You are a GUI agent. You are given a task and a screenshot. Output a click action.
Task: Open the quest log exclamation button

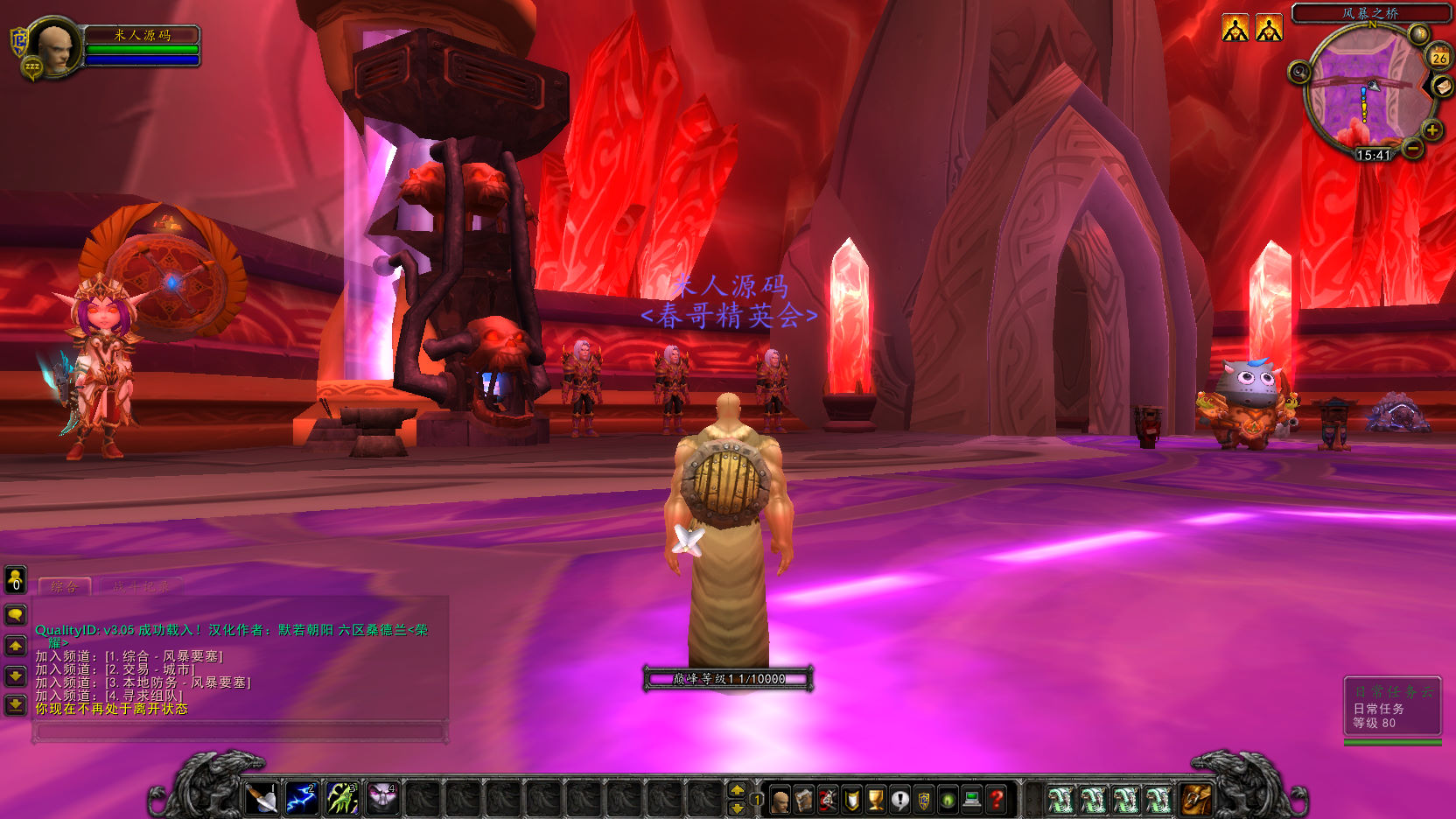click(x=899, y=800)
